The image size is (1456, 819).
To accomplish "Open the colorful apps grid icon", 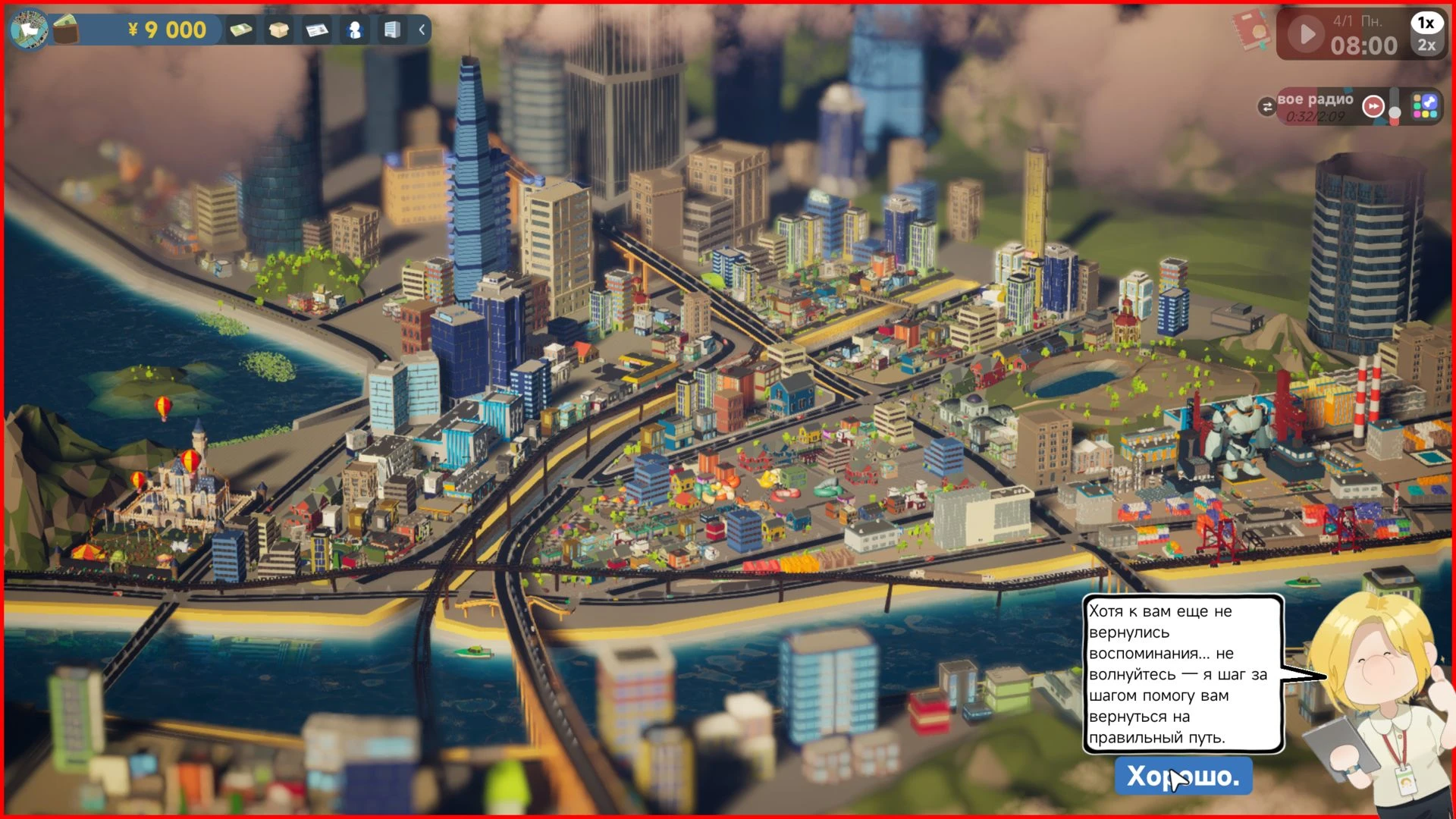I will pyautogui.click(x=1425, y=106).
